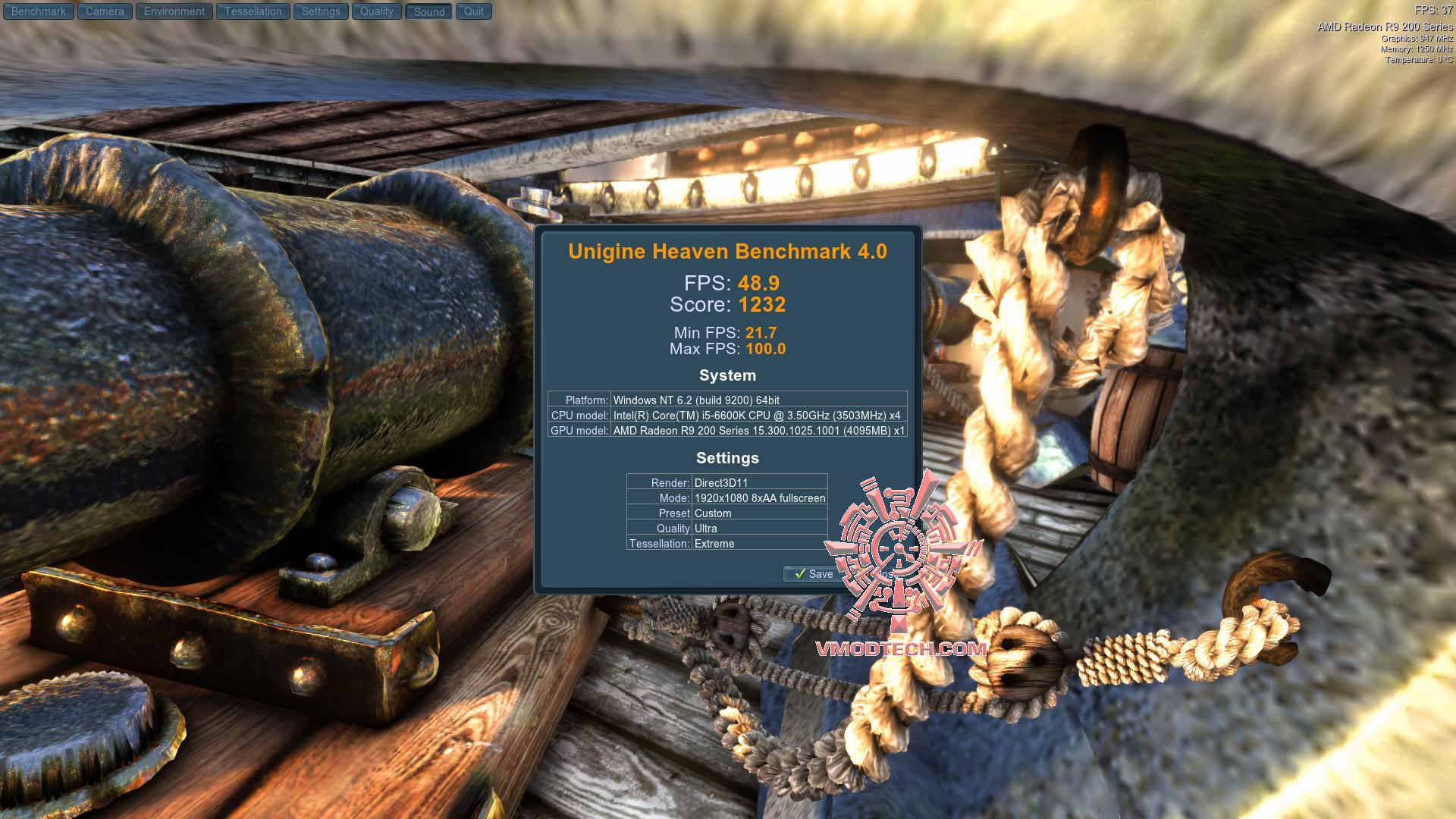Quit the Heaven benchmark
This screenshot has height=819, width=1456.
474,11
